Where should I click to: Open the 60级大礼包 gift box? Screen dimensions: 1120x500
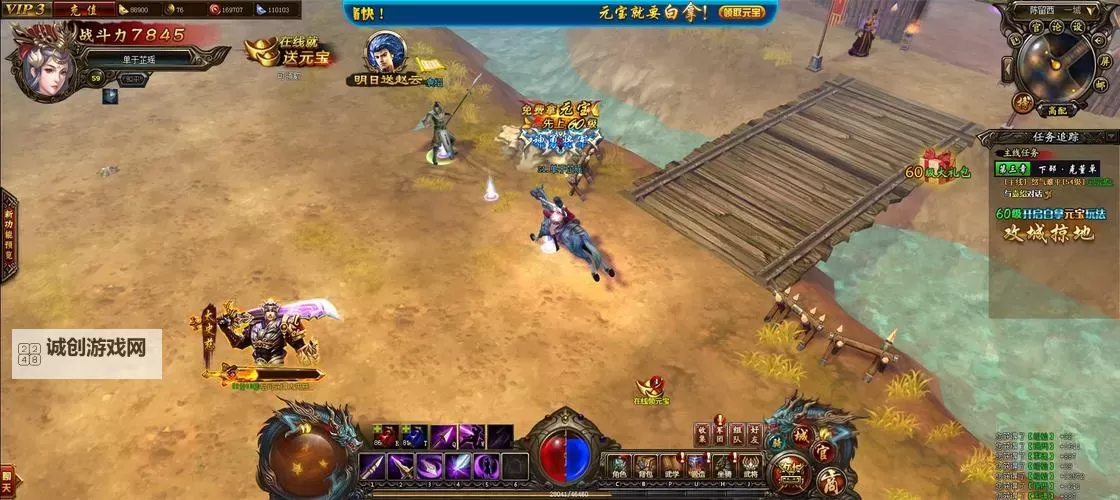937,165
